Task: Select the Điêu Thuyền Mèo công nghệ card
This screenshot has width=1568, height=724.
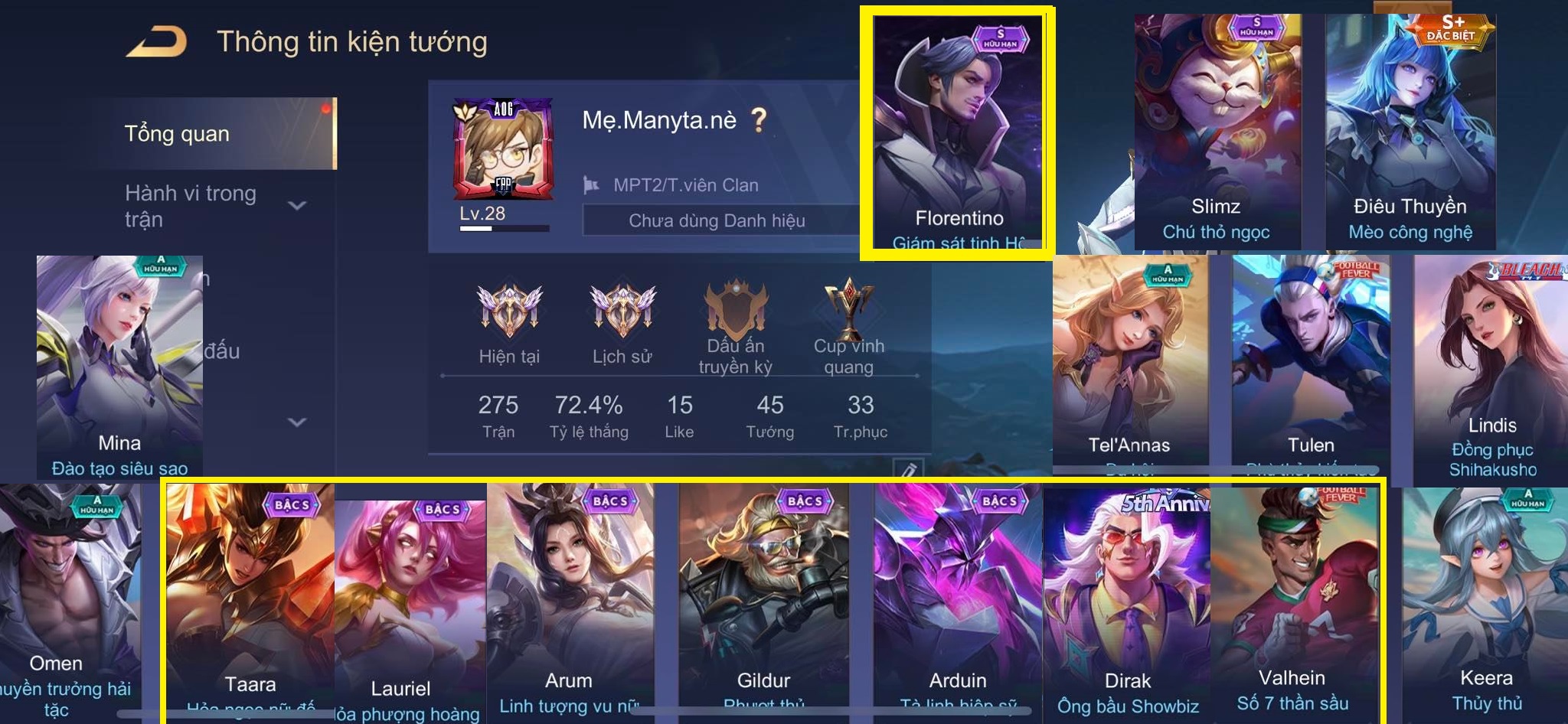Action: tap(1410, 130)
